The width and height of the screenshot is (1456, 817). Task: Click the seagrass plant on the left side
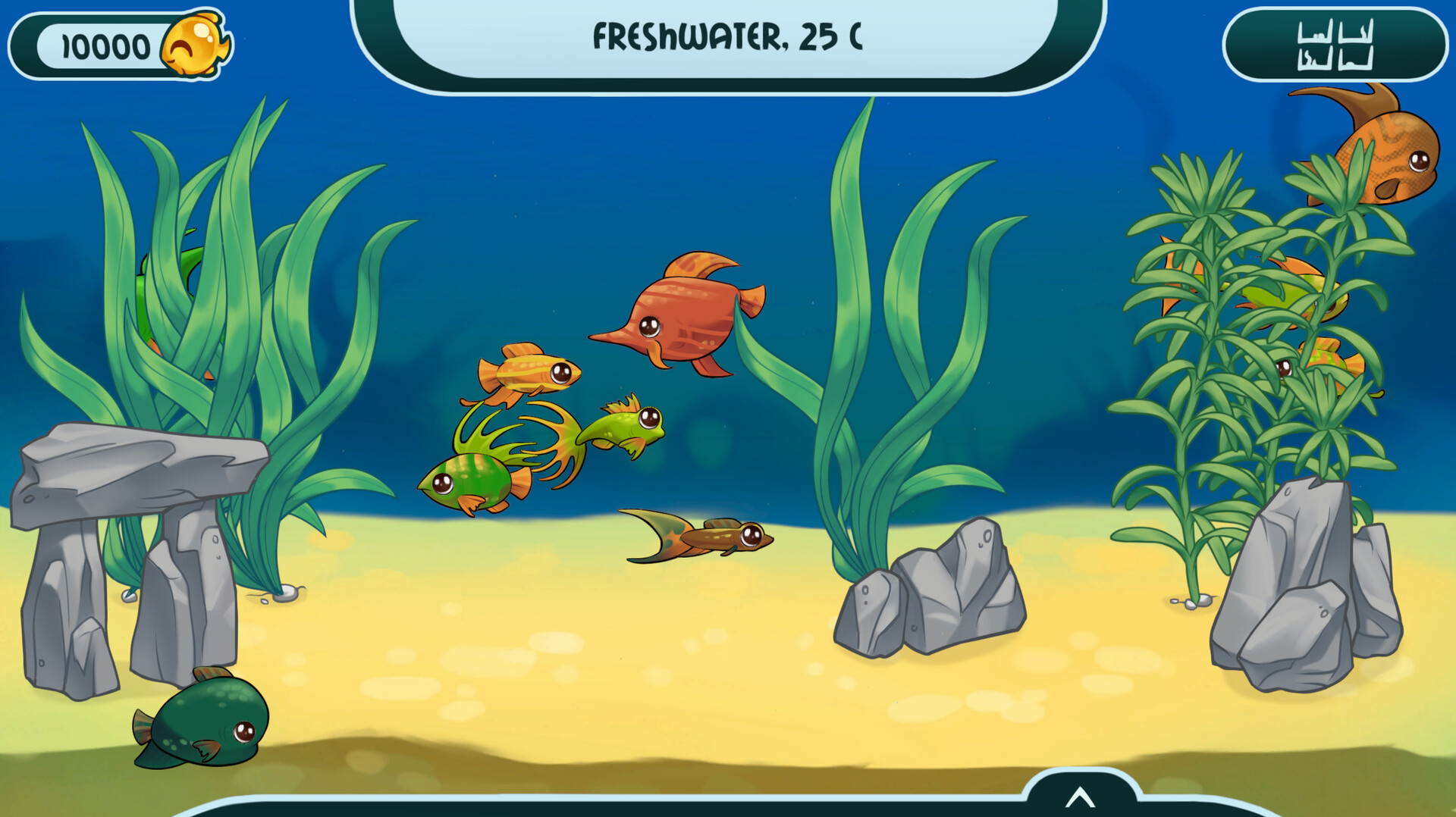(x=227, y=303)
